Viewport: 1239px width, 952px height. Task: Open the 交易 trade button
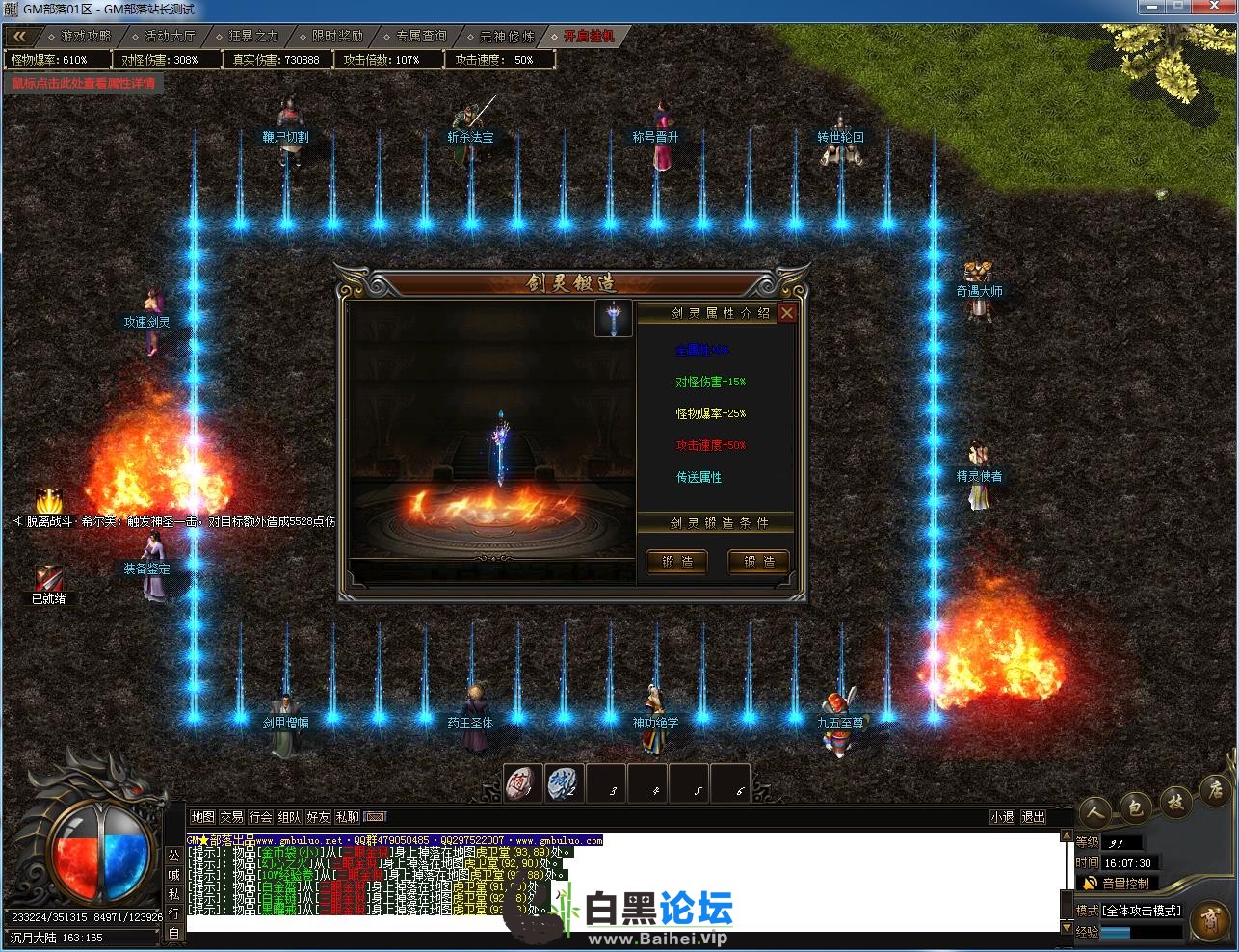(231, 817)
